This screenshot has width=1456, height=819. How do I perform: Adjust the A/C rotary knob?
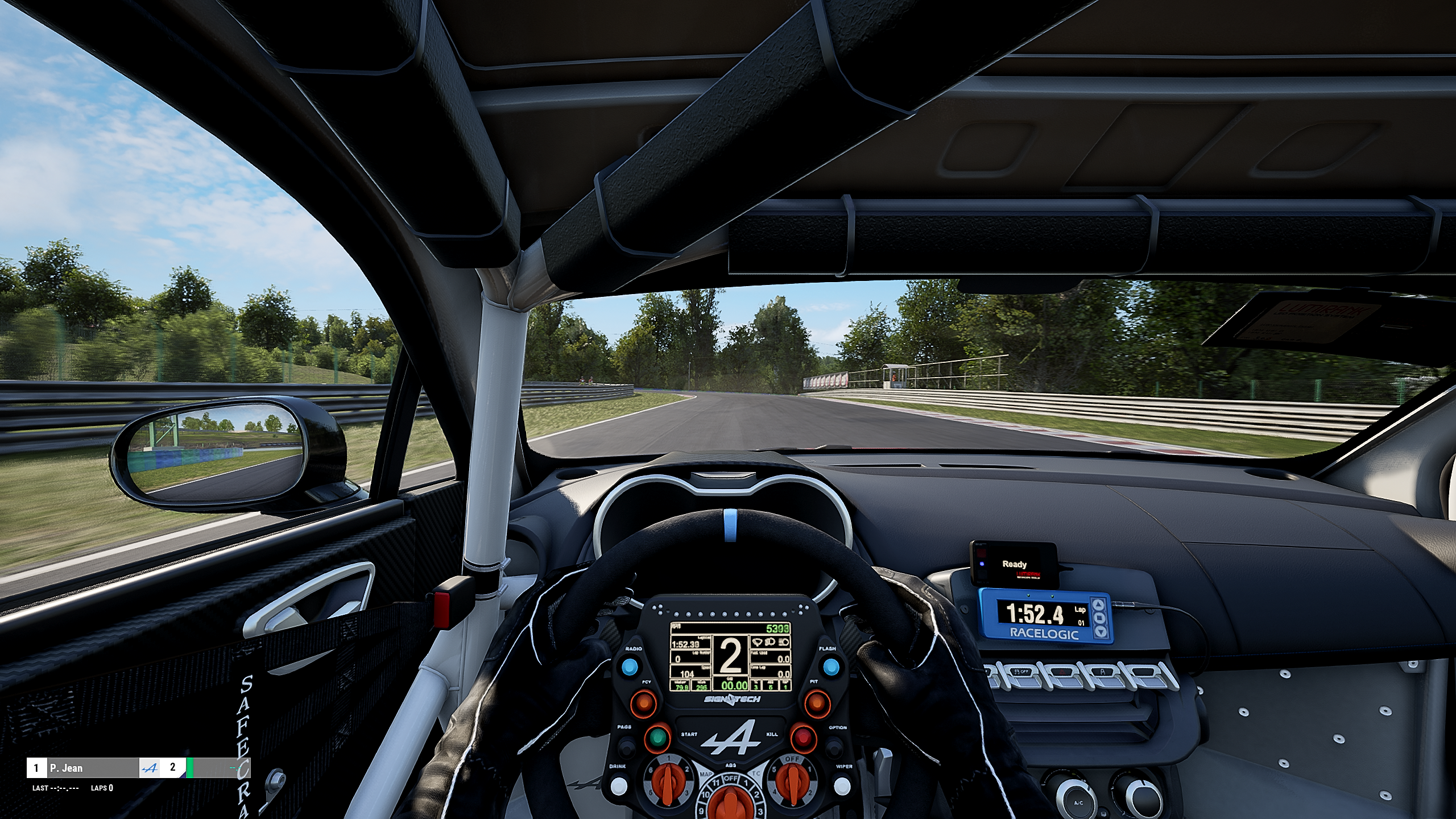(1077, 800)
